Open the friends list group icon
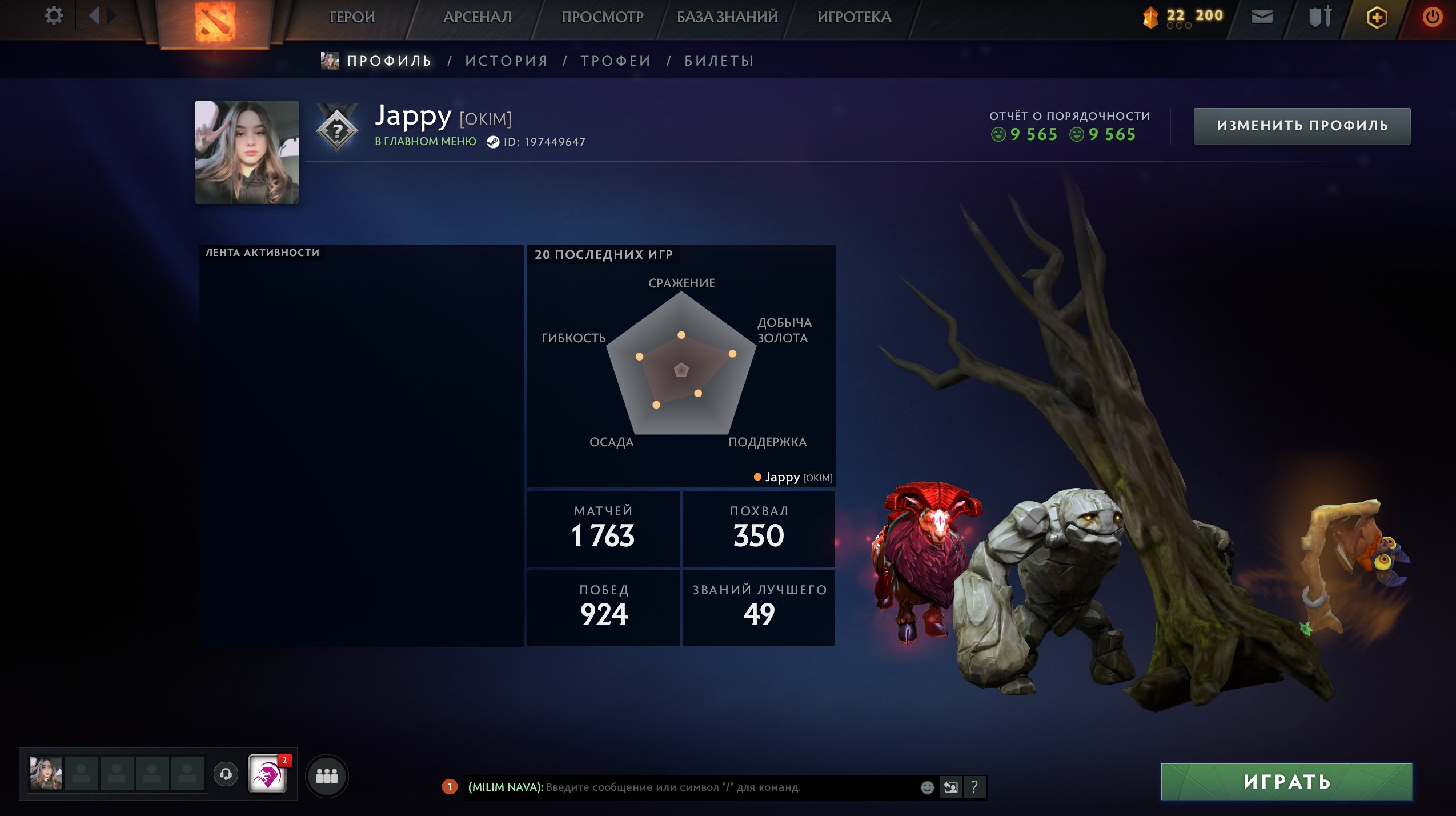Screen dimensions: 1456x816 [x=327, y=775]
